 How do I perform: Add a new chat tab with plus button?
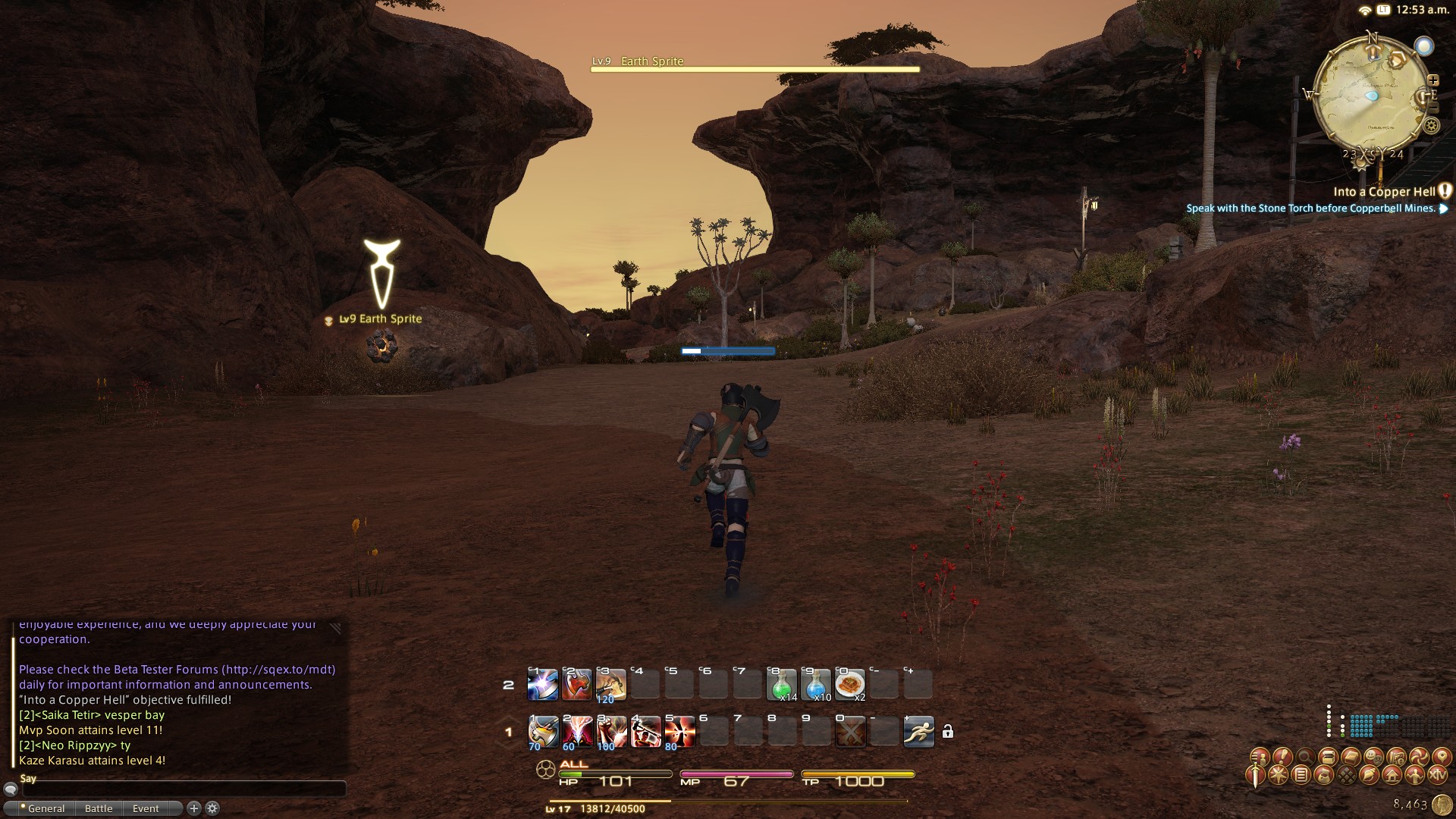point(193,808)
